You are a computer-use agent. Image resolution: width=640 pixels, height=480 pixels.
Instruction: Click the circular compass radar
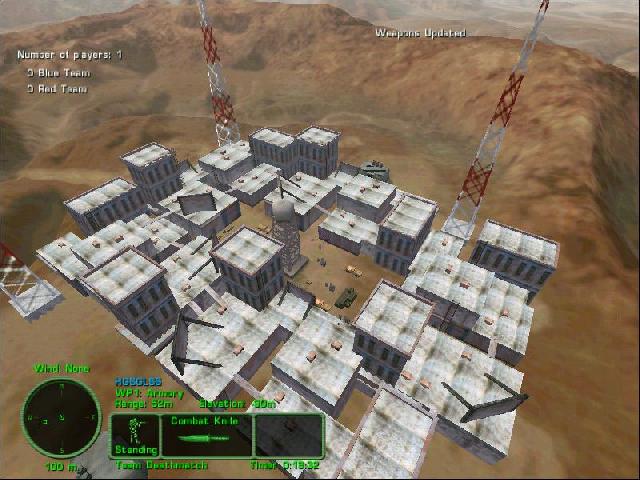pyautogui.click(x=60, y=417)
